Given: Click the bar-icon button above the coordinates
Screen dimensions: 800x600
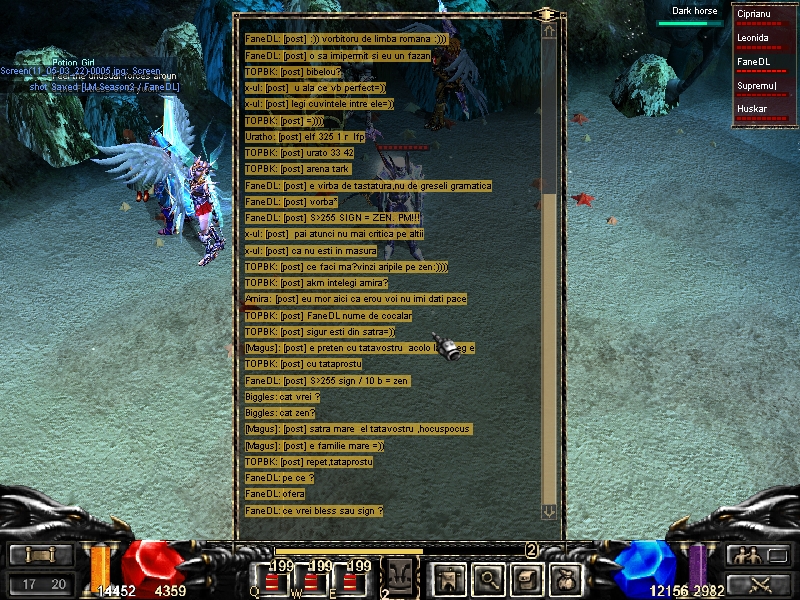Looking at the screenshot, I should [x=42, y=555].
